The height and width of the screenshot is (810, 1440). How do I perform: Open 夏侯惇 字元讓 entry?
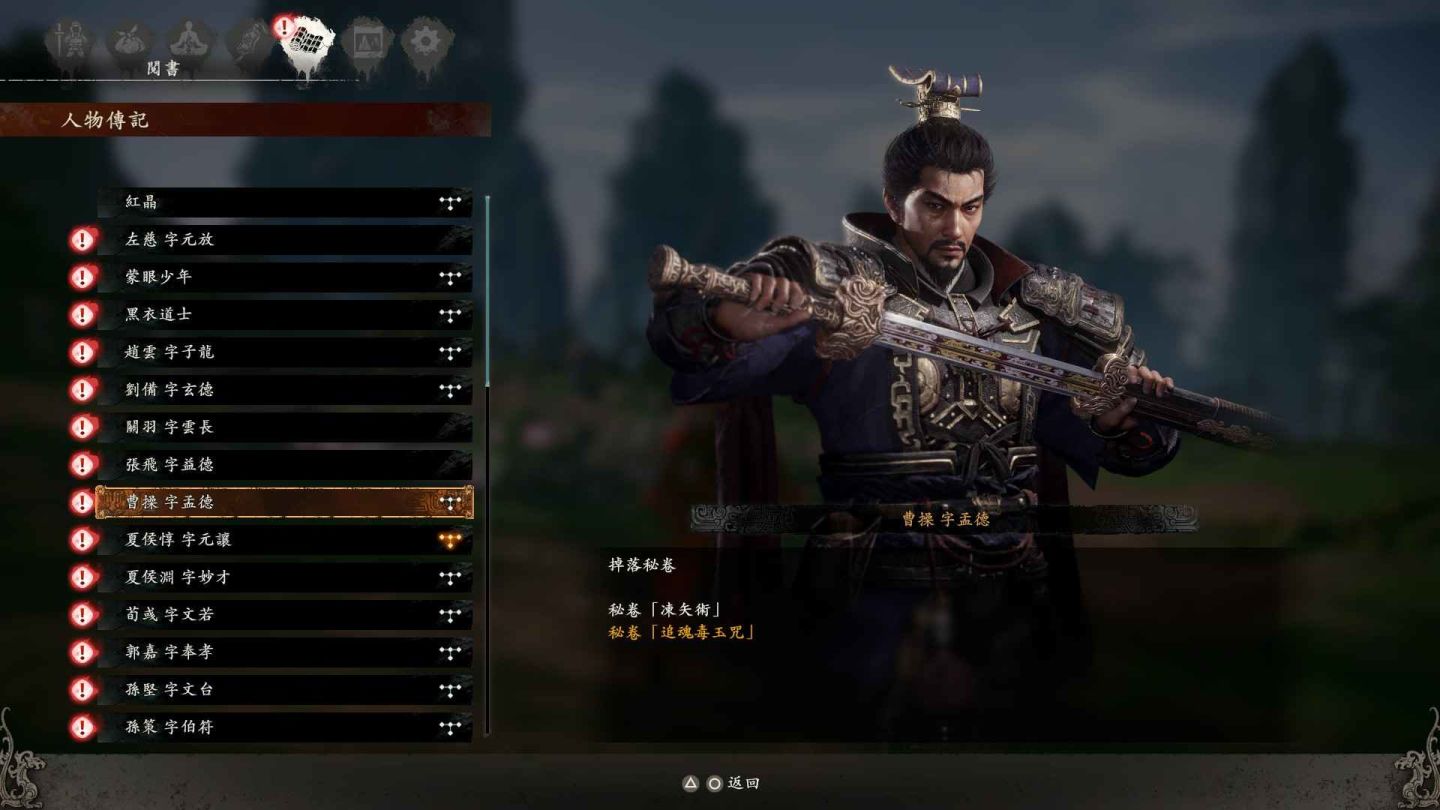pos(284,540)
